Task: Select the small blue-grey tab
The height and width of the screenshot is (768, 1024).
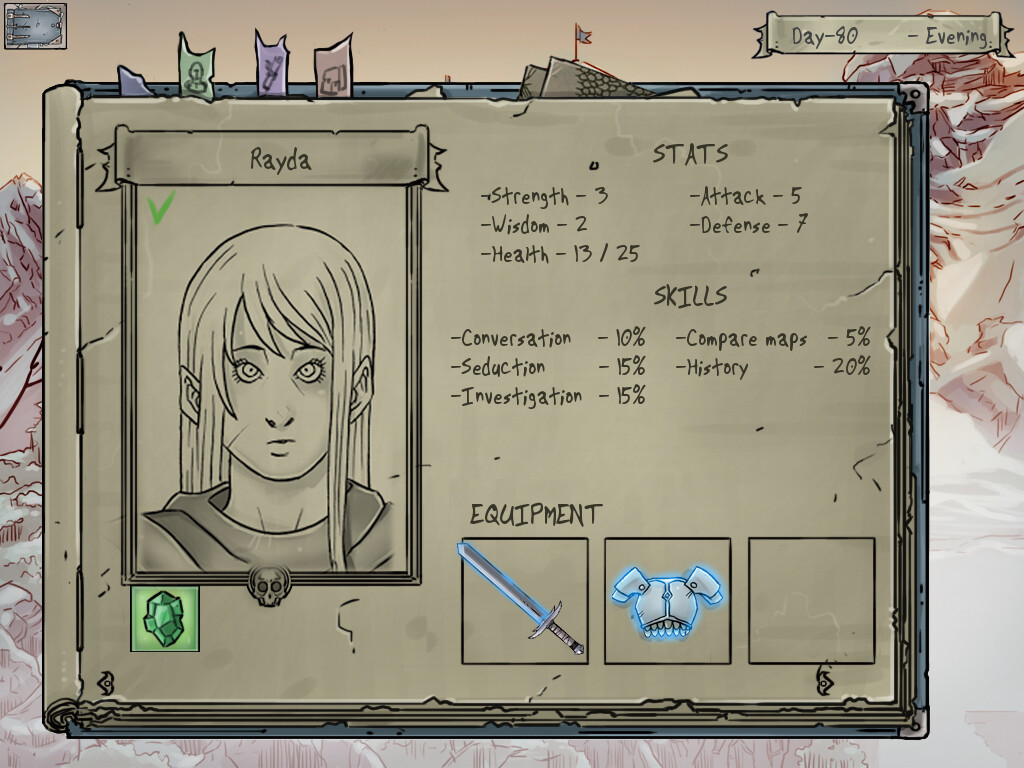Action: click(x=133, y=82)
